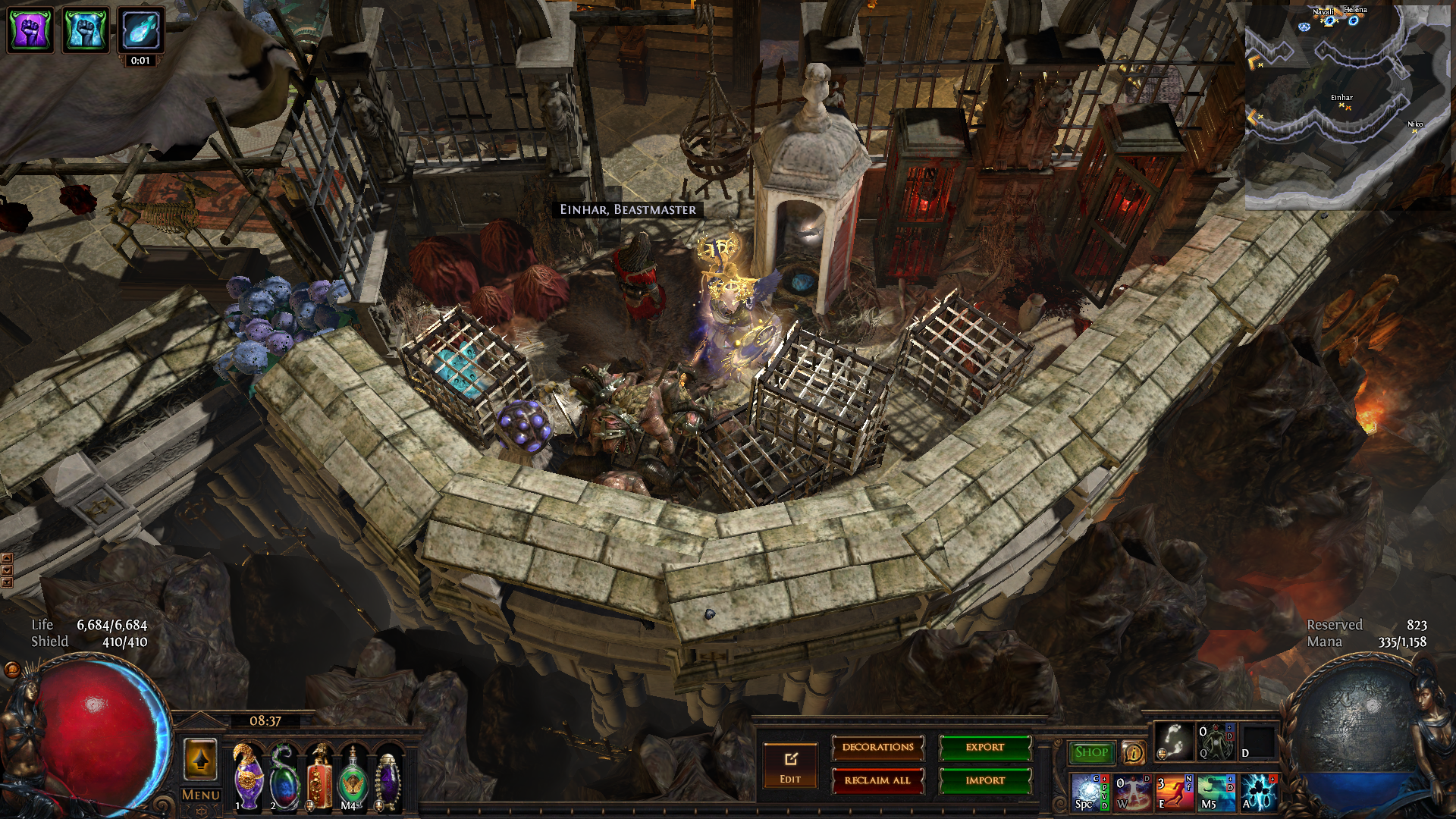Click the Reclaim All button
The width and height of the screenshot is (1456, 819).
(x=877, y=780)
